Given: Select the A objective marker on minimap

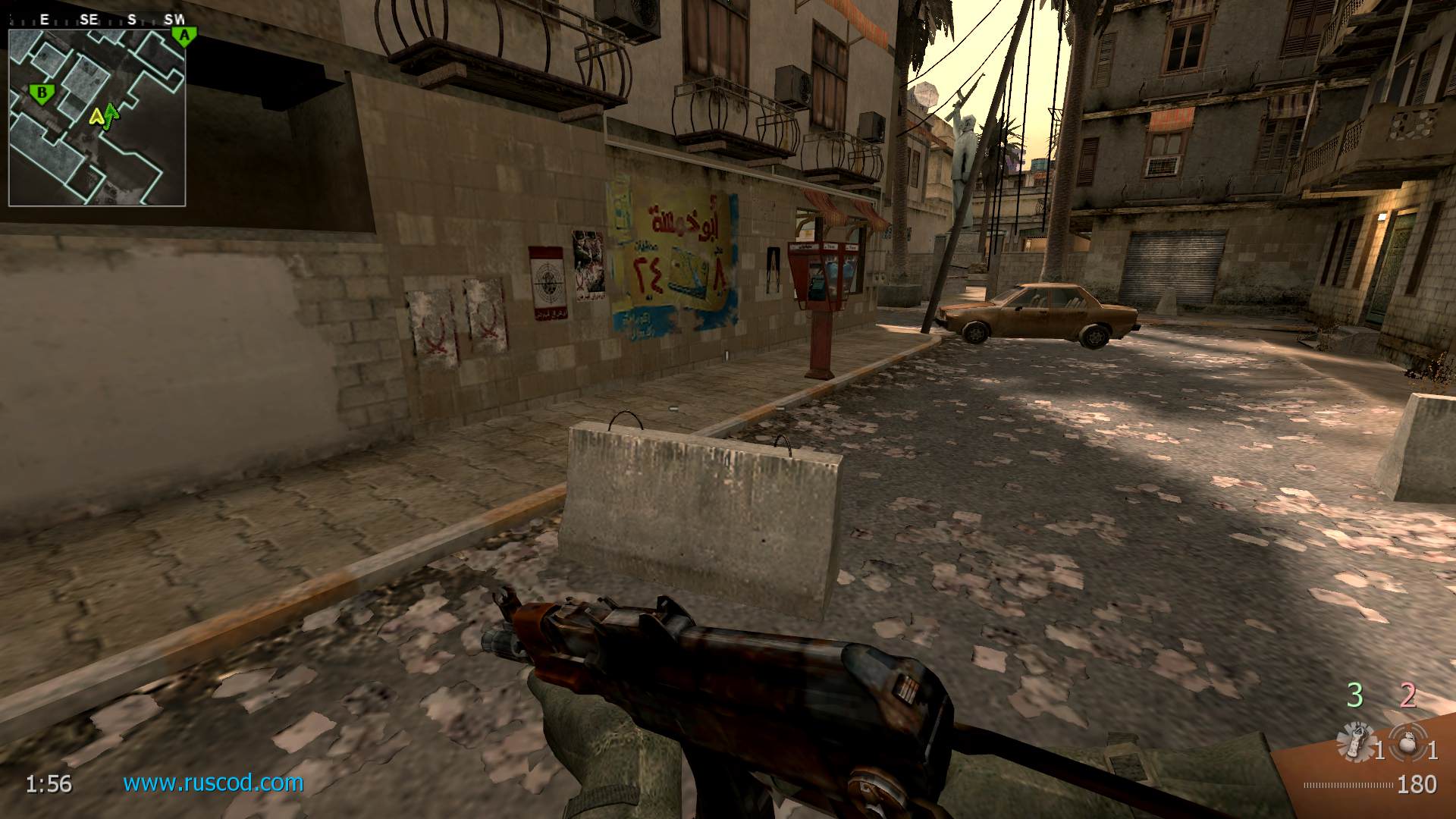Looking at the screenshot, I should coord(183,35).
